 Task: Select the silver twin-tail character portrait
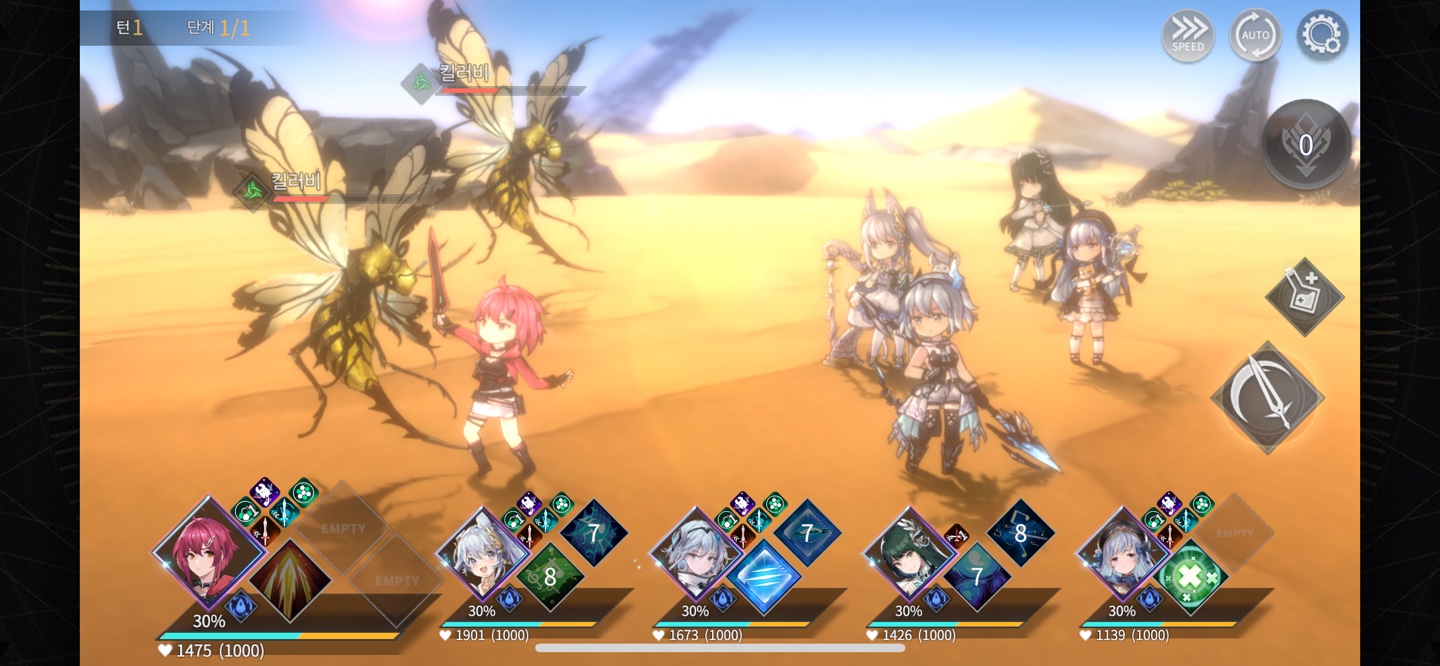coord(484,555)
